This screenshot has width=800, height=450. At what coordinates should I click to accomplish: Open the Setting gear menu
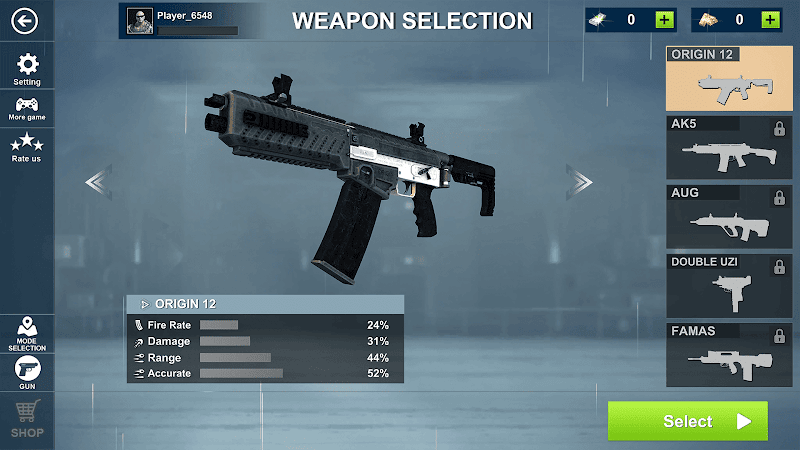click(x=28, y=68)
